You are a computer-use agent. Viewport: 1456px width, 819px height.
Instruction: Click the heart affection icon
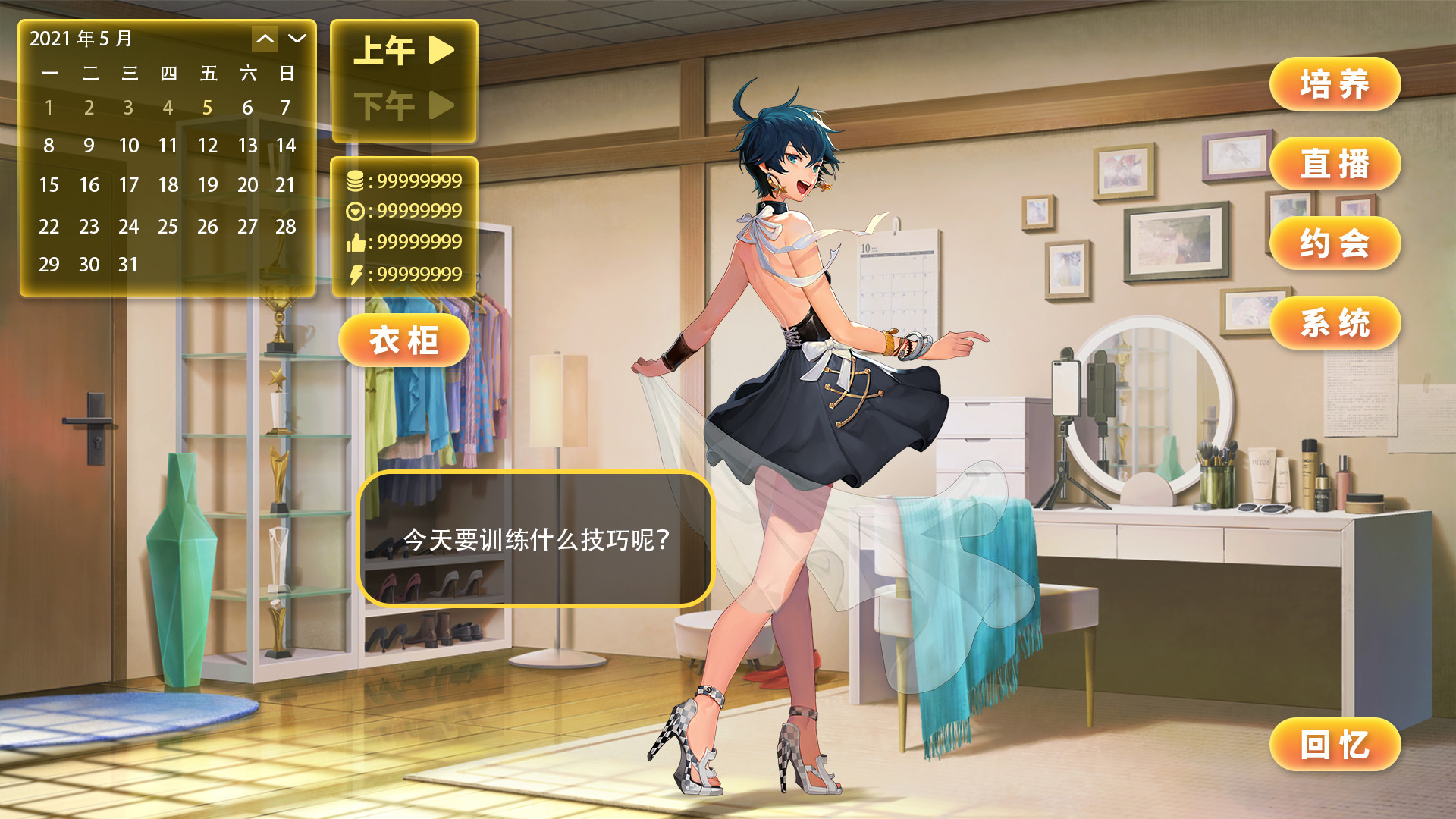pos(355,212)
